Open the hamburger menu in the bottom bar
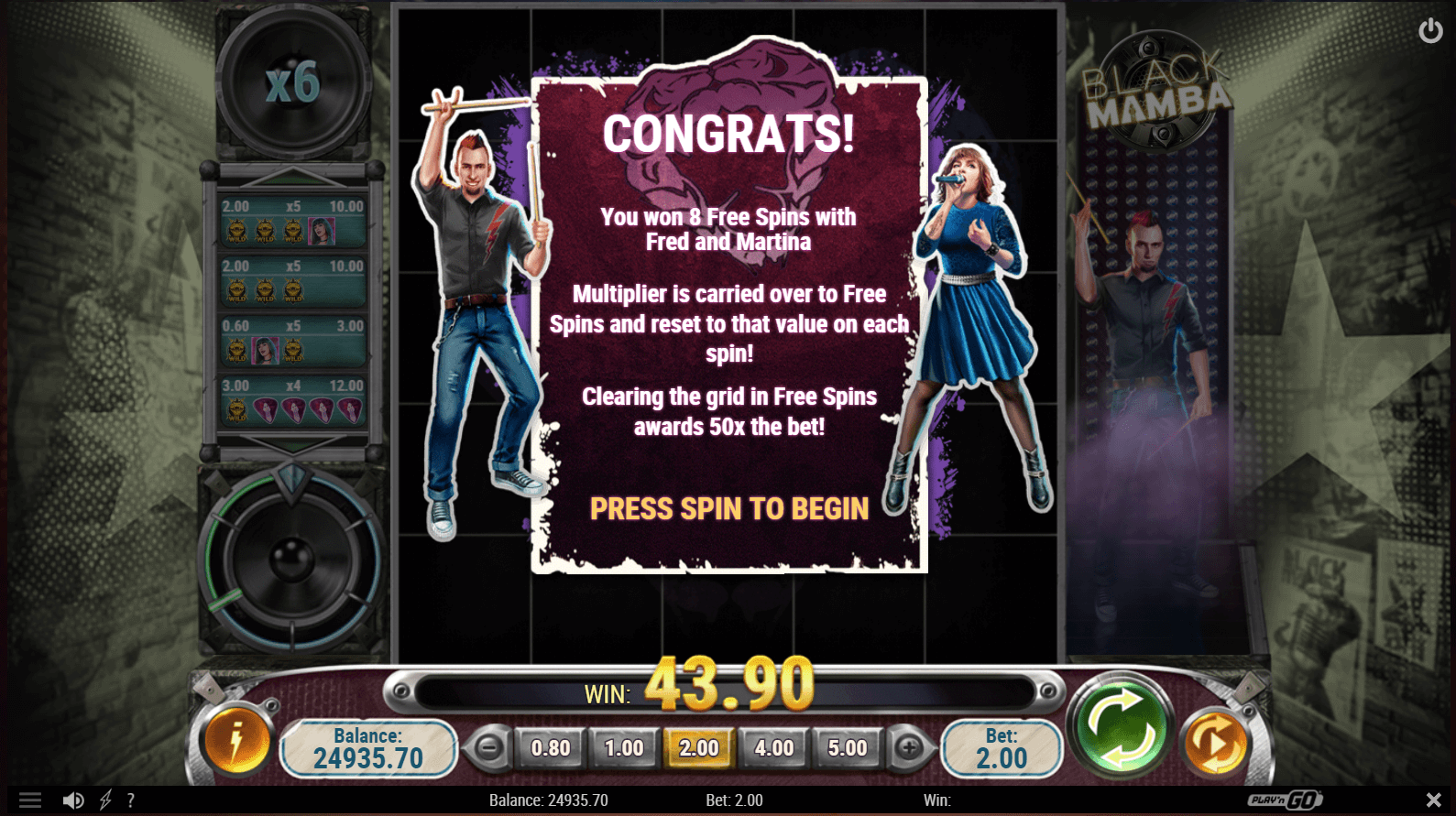 click(x=30, y=800)
